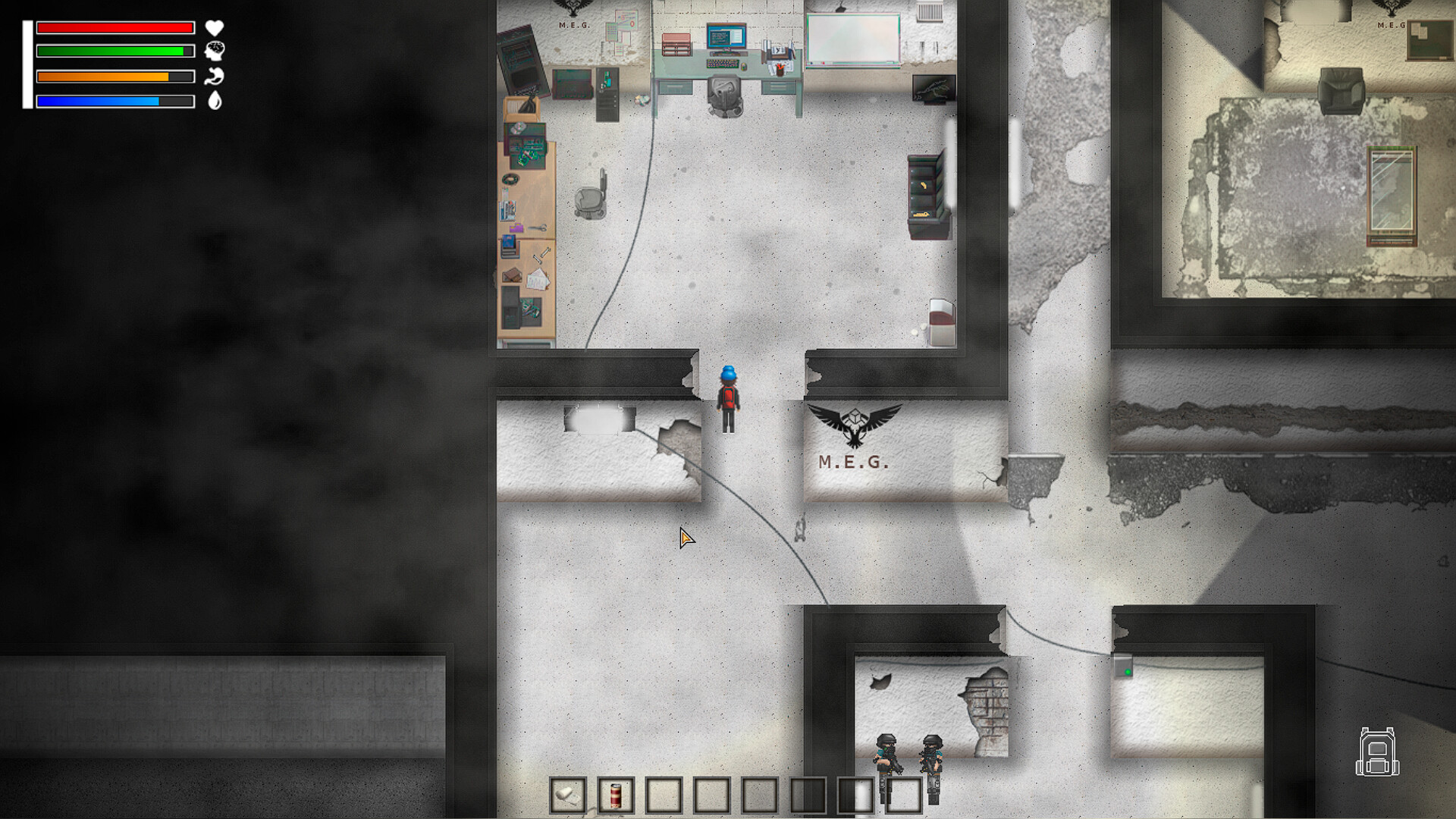
Task: Click the stomach hunger icon
Action: pos(215,78)
